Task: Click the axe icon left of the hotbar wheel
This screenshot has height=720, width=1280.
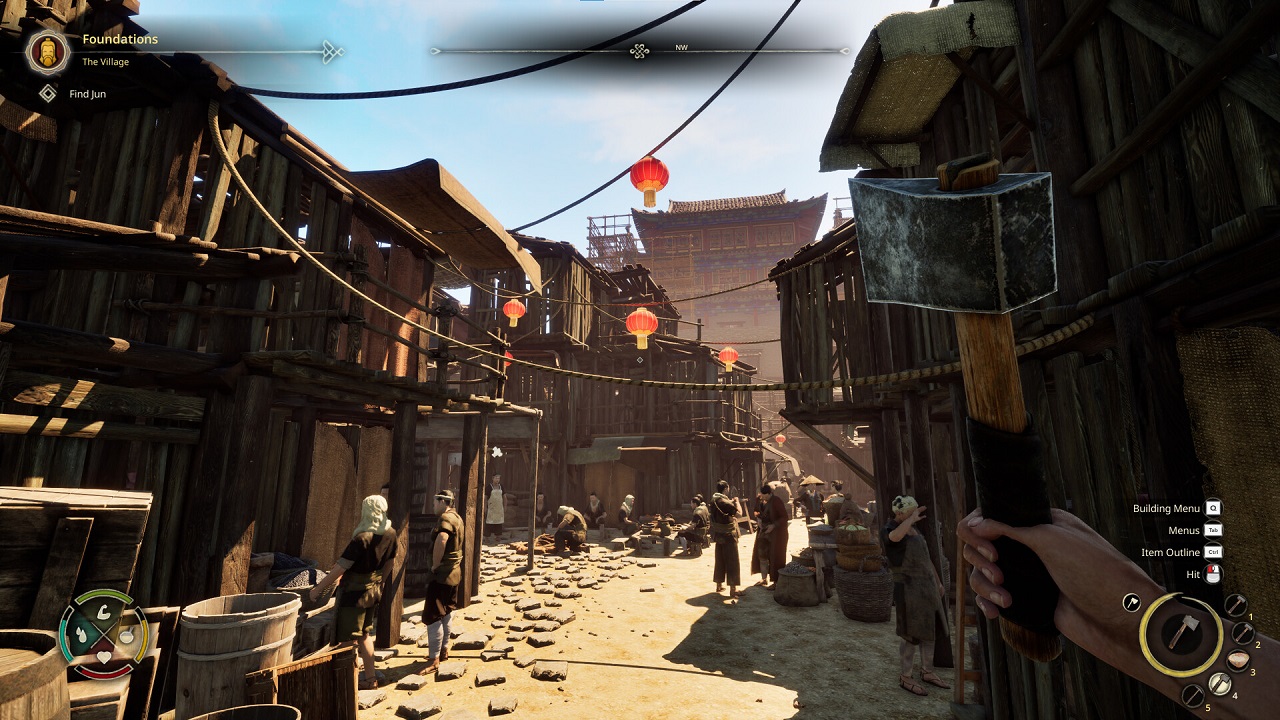Action: click(x=1131, y=602)
